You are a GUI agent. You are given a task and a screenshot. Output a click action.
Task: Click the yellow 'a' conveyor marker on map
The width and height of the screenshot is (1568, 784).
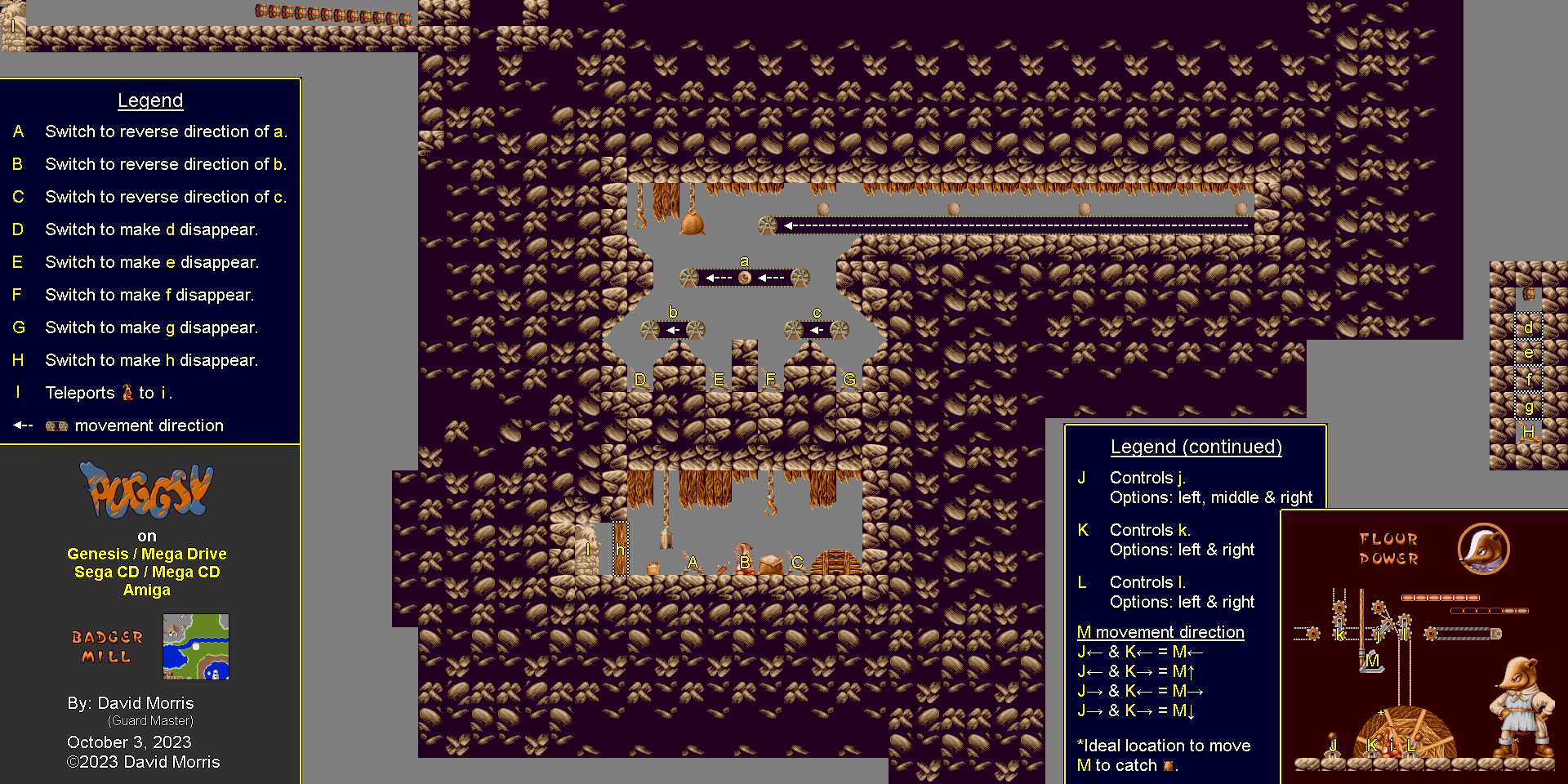[x=744, y=261]
